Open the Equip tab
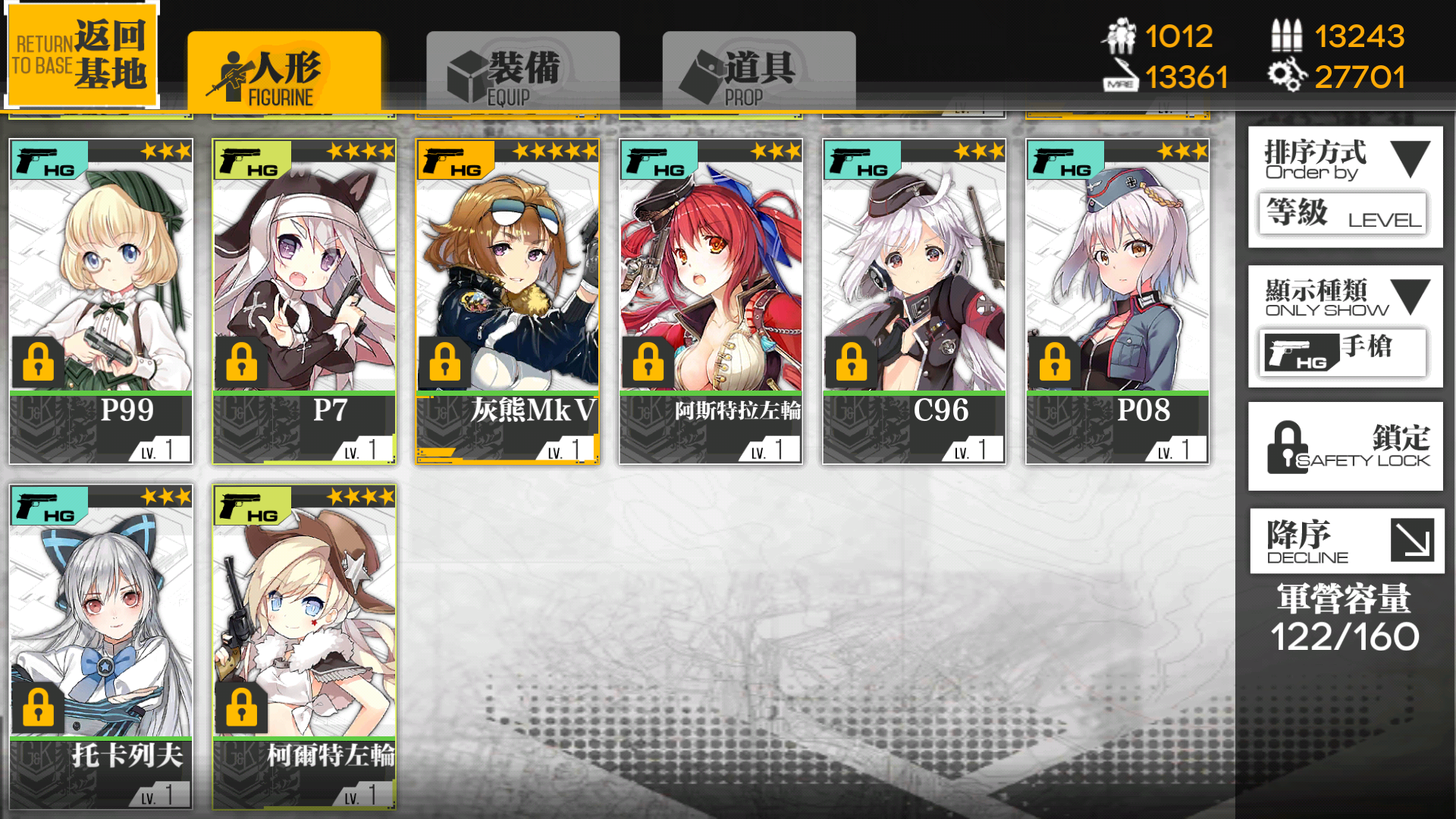The height and width of the screenshot is (819, 1456). pos(522,71)
